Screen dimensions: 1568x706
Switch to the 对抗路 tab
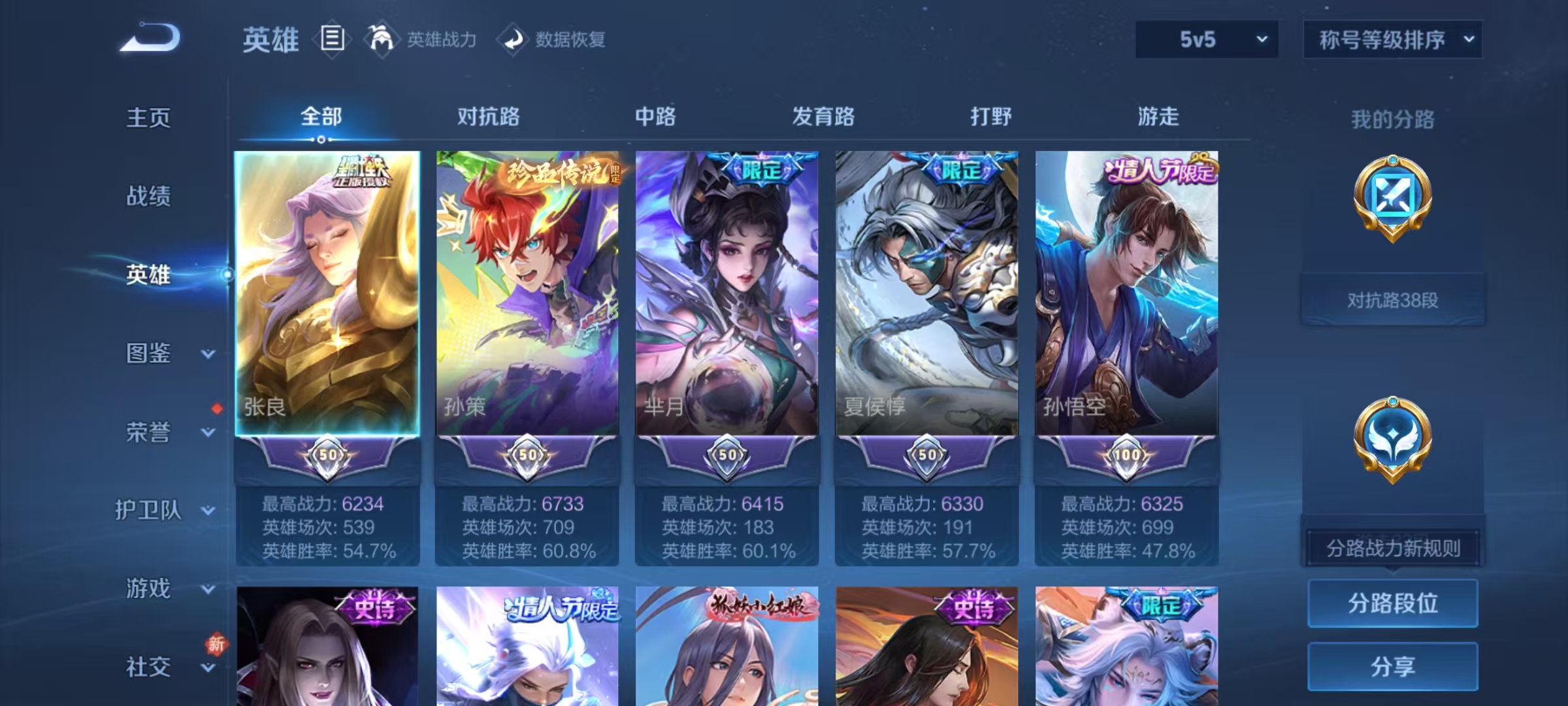[489, 116]
